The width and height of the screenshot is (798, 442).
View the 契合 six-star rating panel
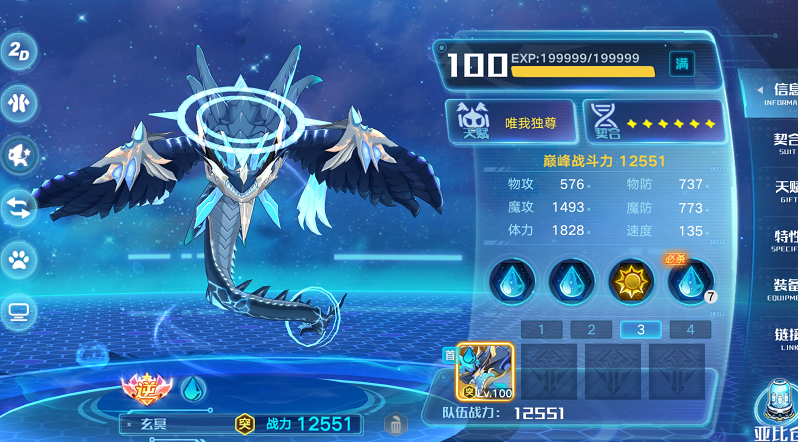(x=653, y=122)
